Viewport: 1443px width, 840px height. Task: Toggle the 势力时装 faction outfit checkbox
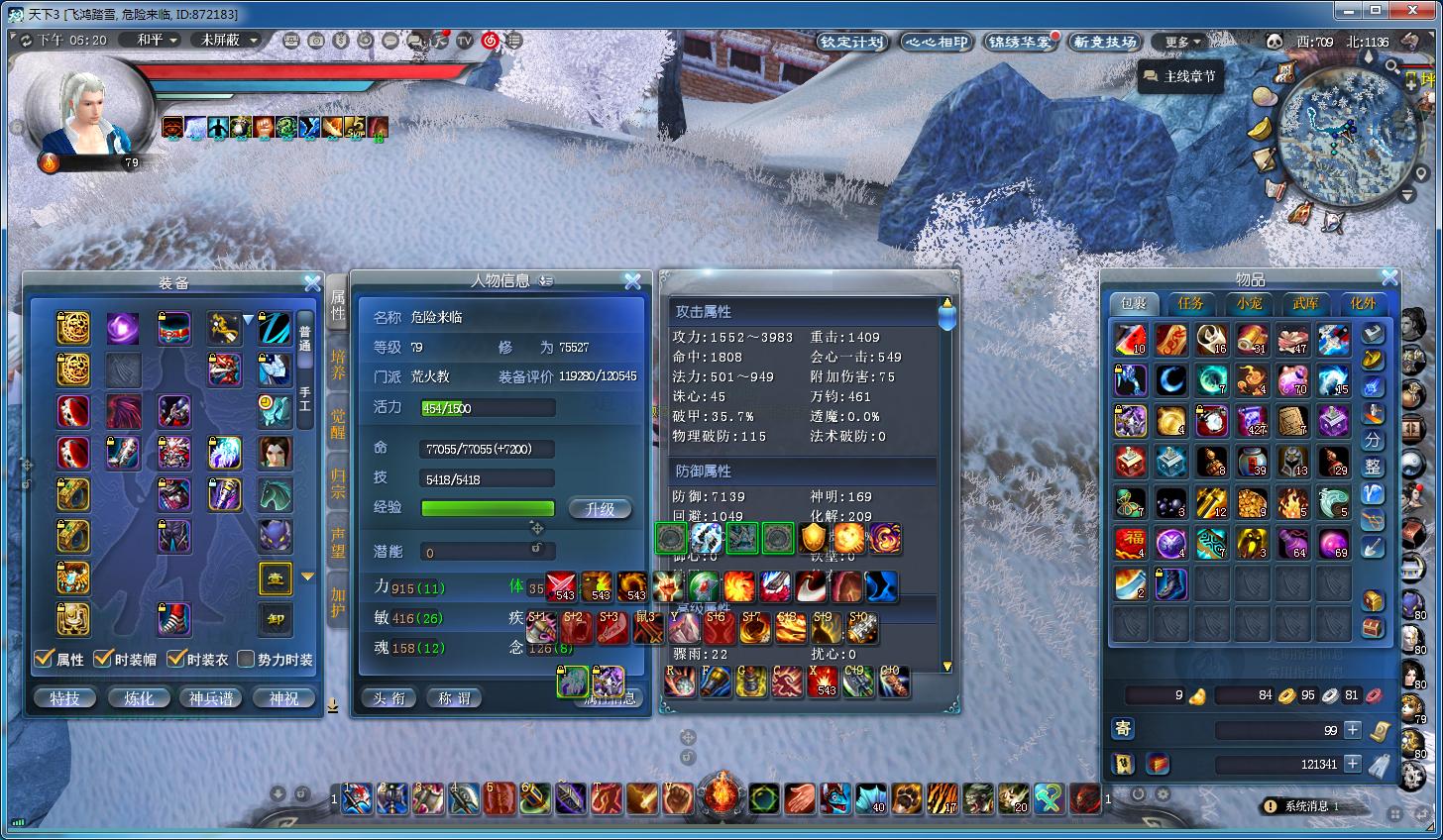tap(247, 659)
